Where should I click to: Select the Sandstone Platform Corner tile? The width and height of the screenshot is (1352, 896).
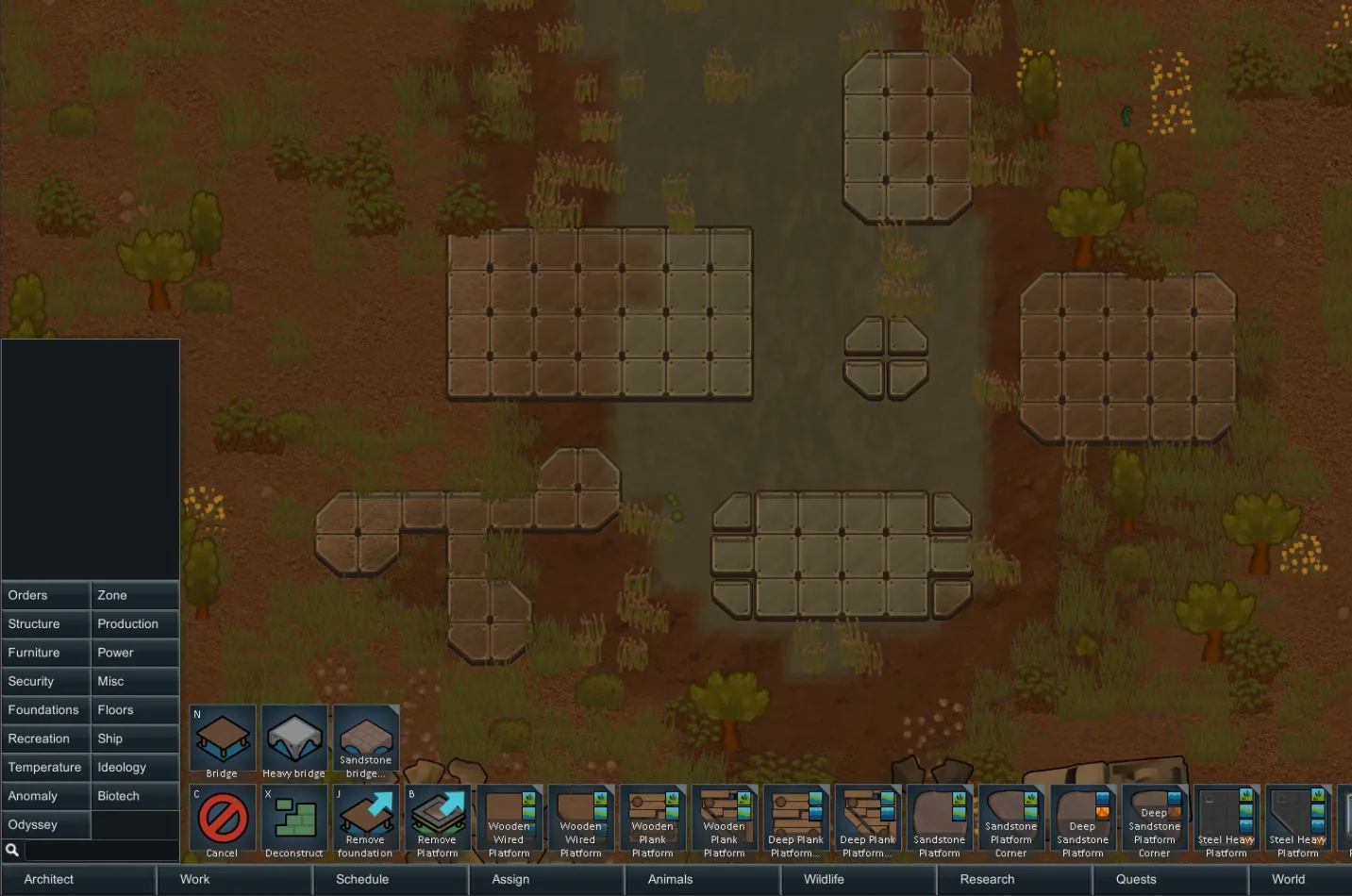pos(1011,819)
